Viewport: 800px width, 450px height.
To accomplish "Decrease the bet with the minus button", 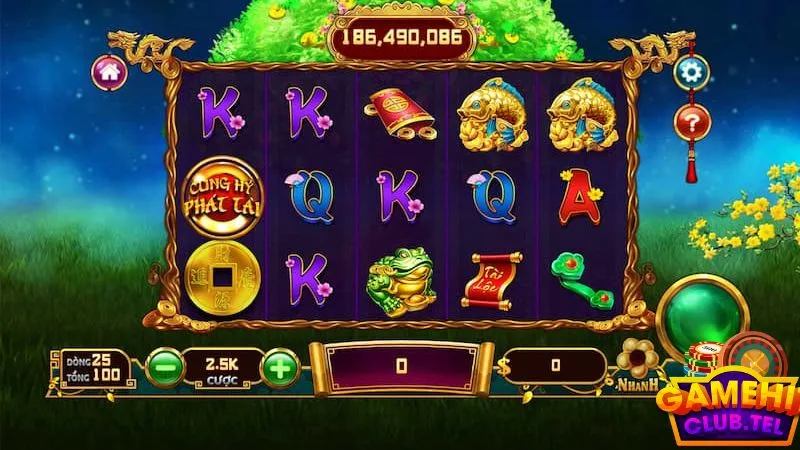I will coord(164,368).
